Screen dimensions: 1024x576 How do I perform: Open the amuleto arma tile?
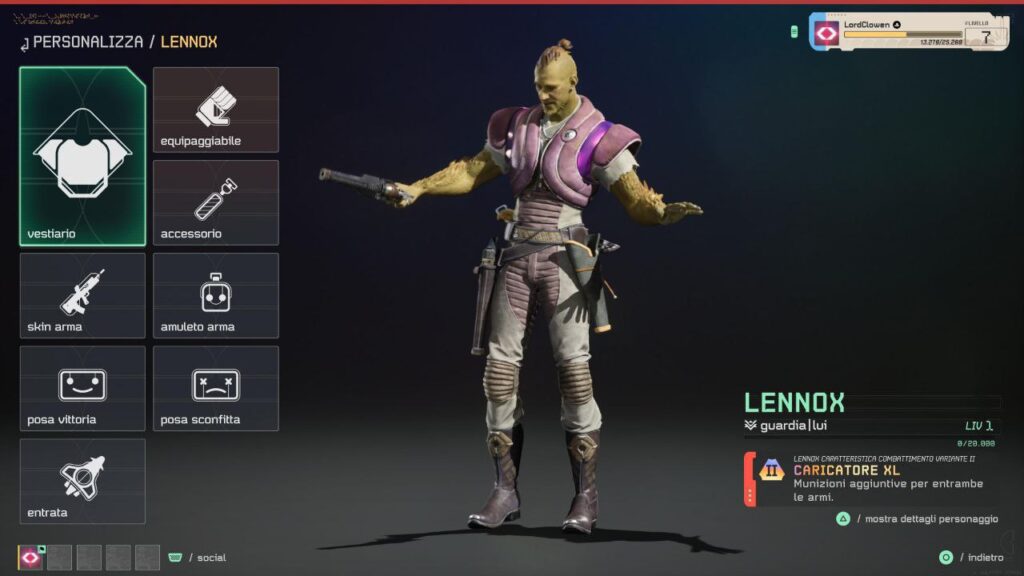(216, 296)
